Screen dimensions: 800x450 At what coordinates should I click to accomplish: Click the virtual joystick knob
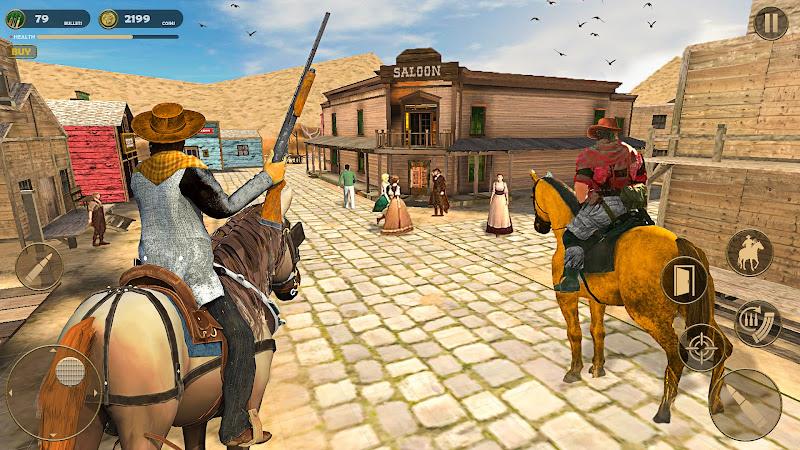(x=68, y=372)
